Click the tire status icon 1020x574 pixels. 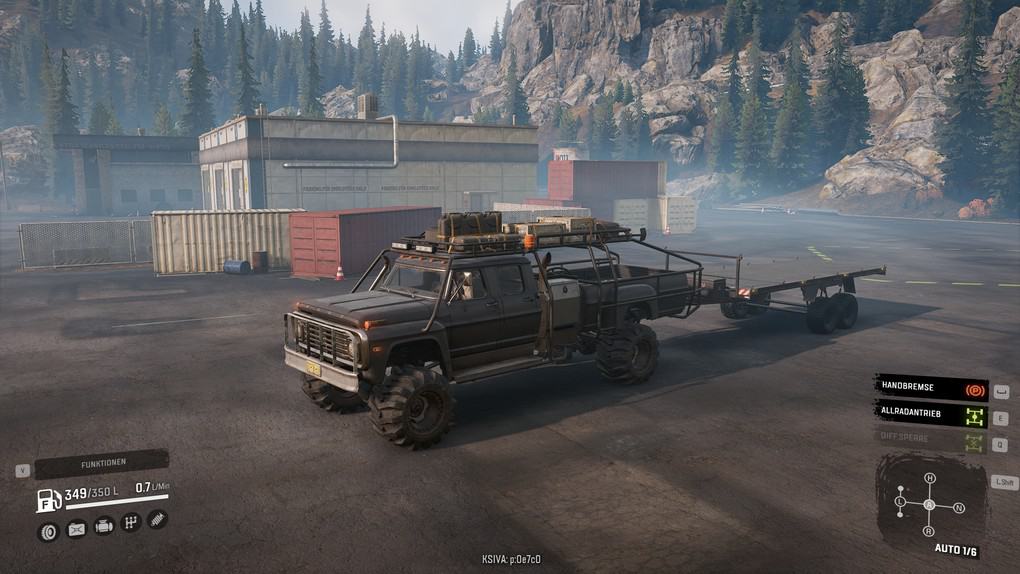48,531
